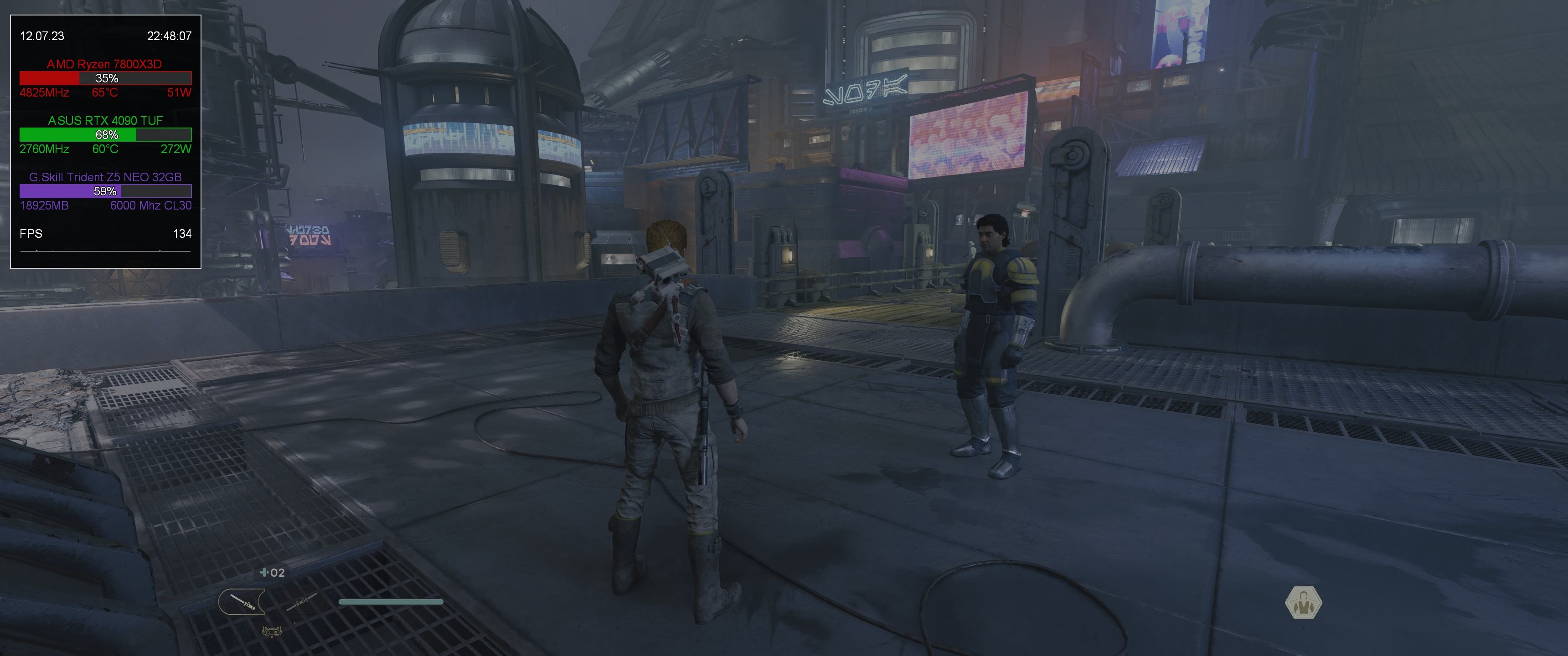Viewport: 1568px width, 656px height.
Task: Click the hexagonal companion portrait icon
Action: pyautogui.click(x=1303, y=603)
